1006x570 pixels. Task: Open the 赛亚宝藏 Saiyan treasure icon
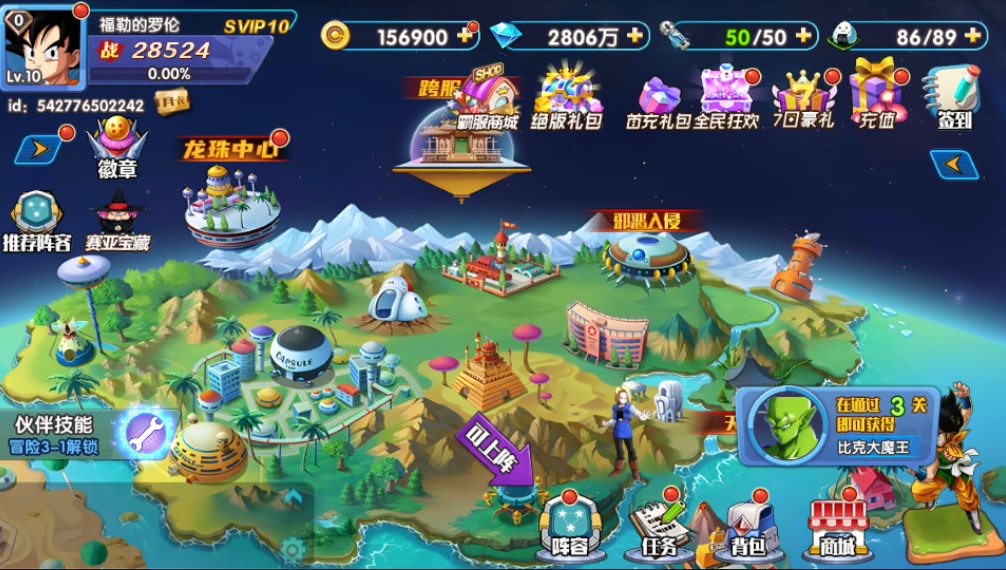tap(116, 220)
